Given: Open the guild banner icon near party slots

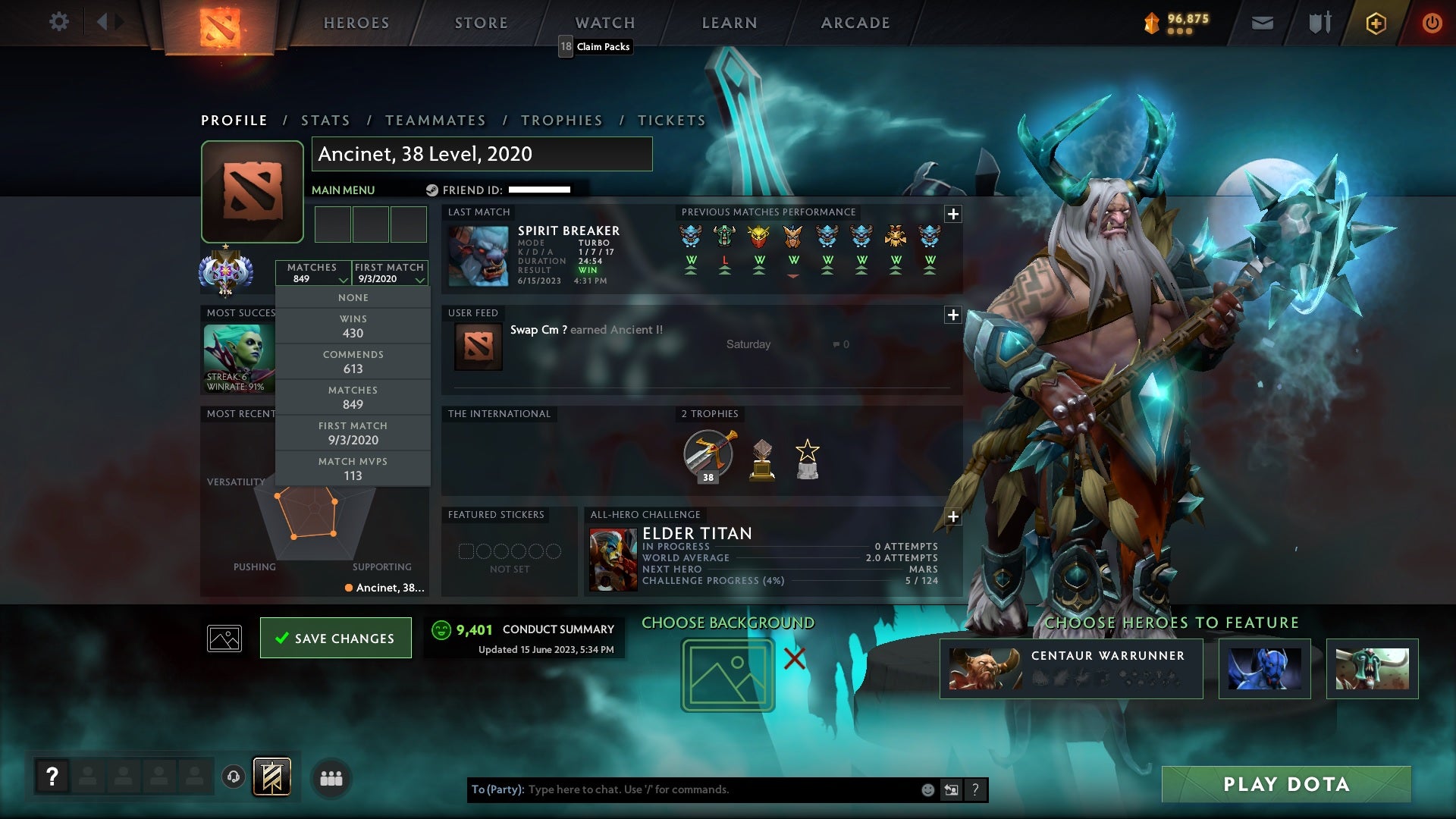Looking at the screenshot, I should [x=273, y=777].
